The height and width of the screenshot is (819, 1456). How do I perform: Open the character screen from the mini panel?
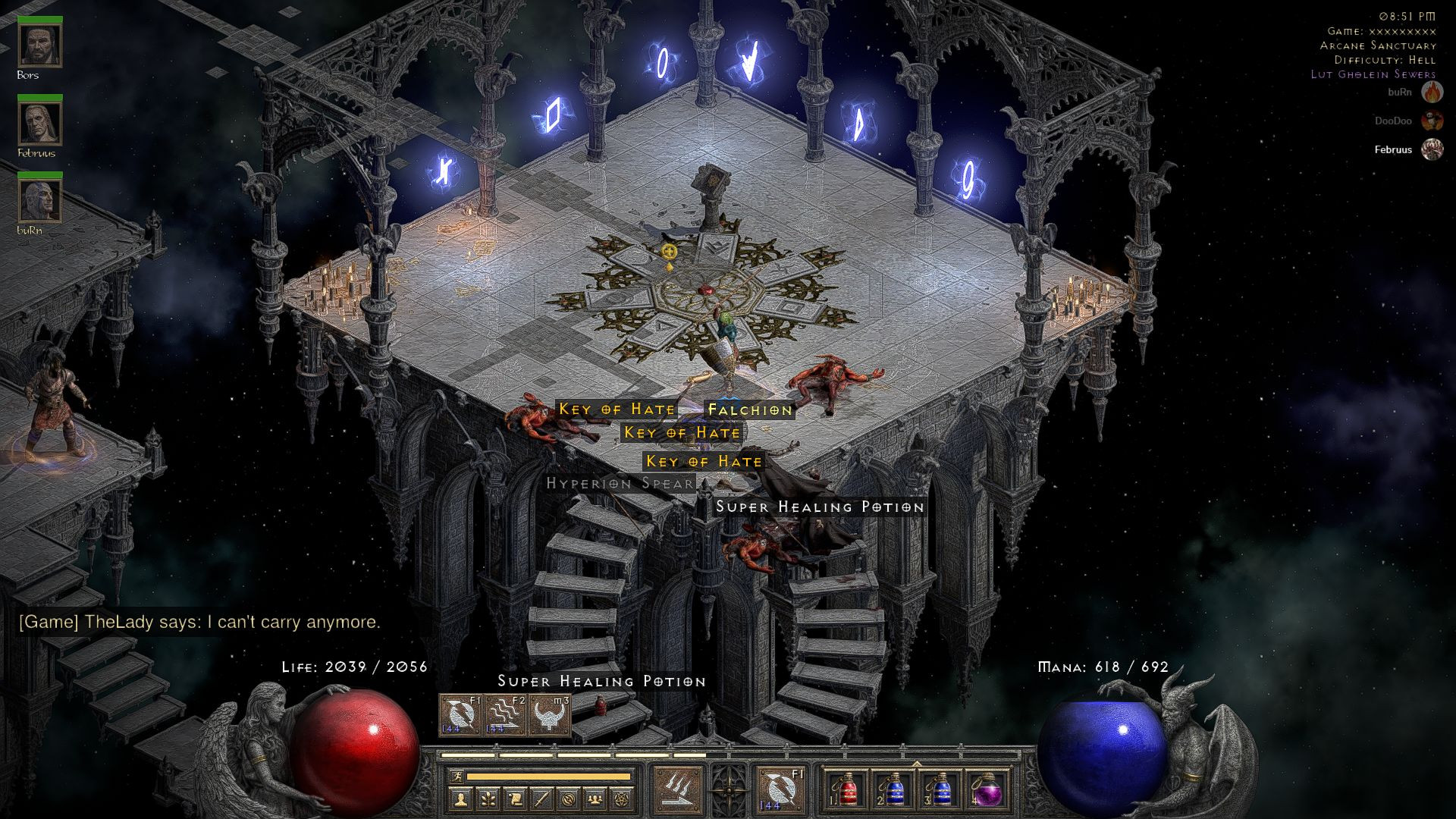(461, 799)
